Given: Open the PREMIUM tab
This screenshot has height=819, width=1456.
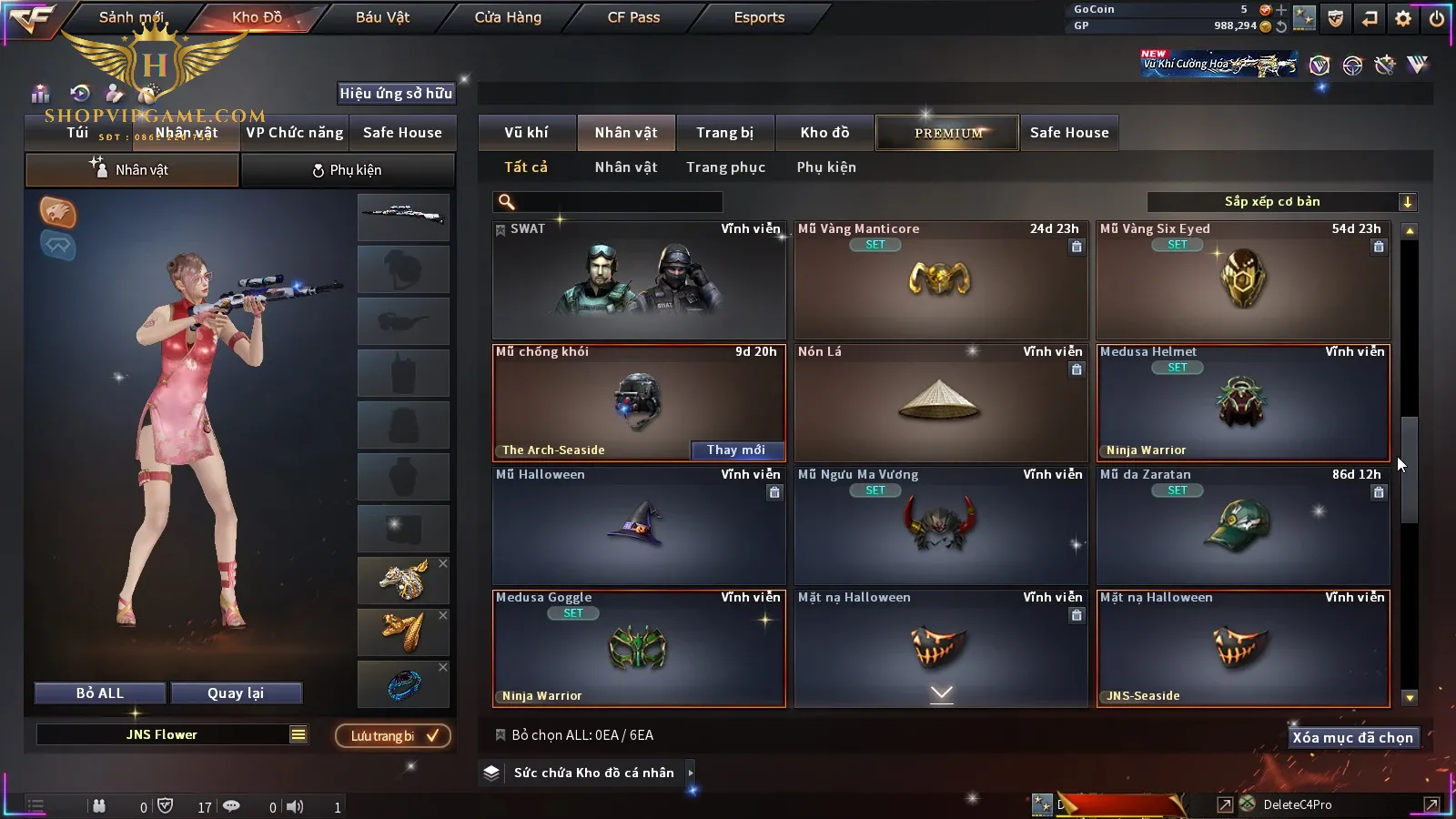Looking at the screenshot, I should point(947,133).
